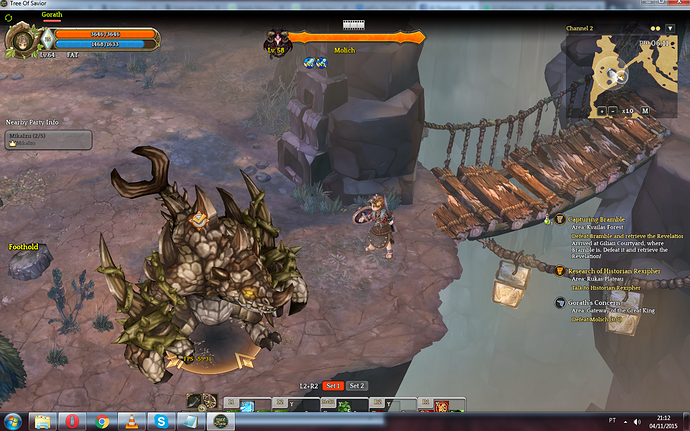This screenshot has width=690, height=431.
Task: Open the Windows Start menu
Action: pos(14,420)
